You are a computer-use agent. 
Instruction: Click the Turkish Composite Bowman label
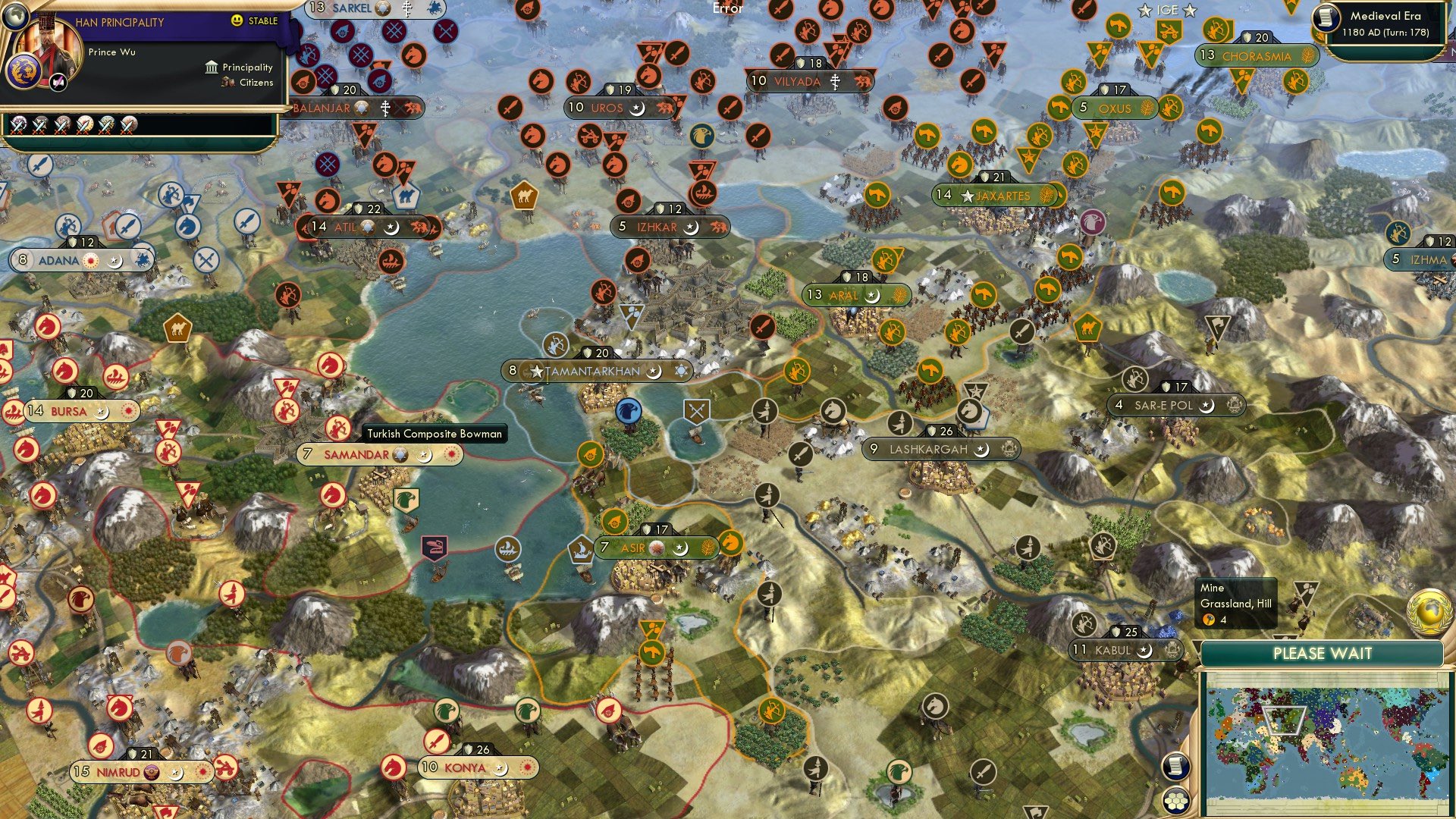[x=436, y=434]
